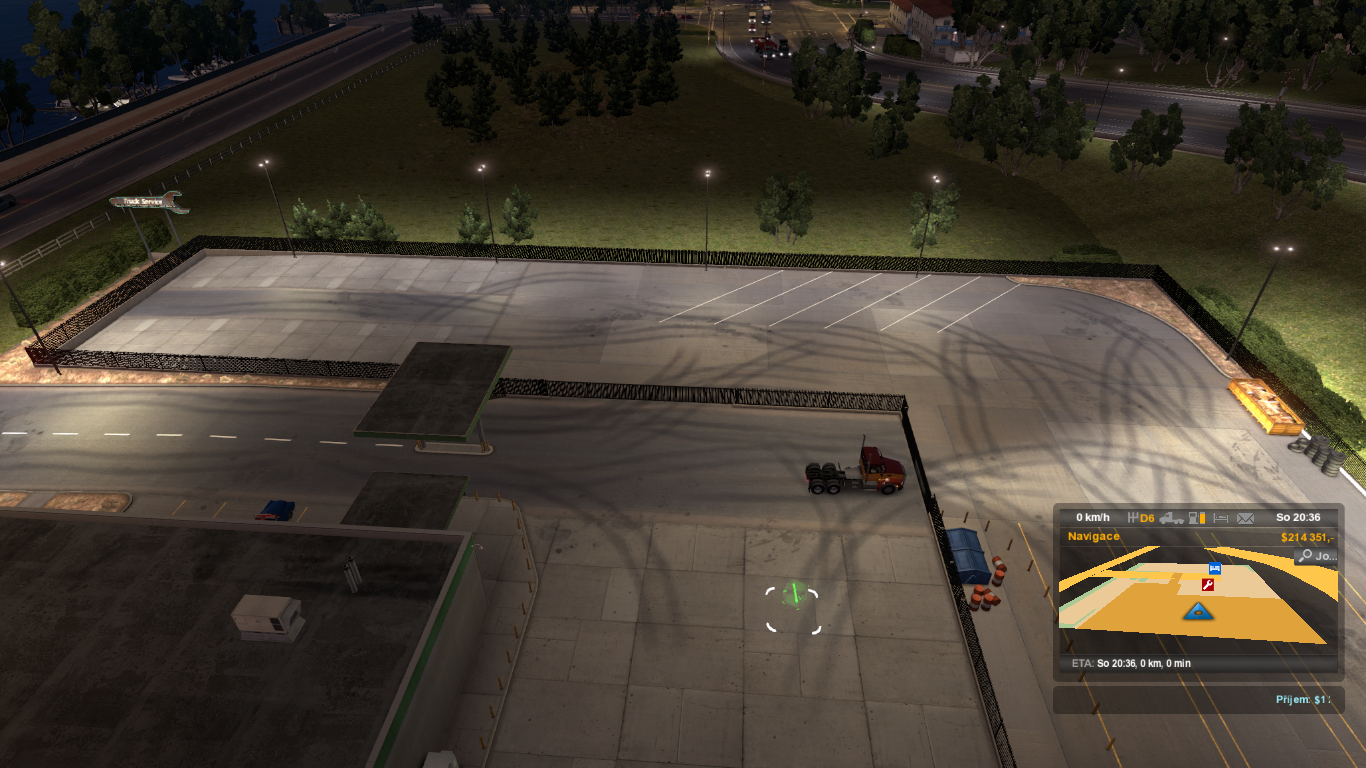
Task: Open the mail envelope icon
Action: (1245, 518)
